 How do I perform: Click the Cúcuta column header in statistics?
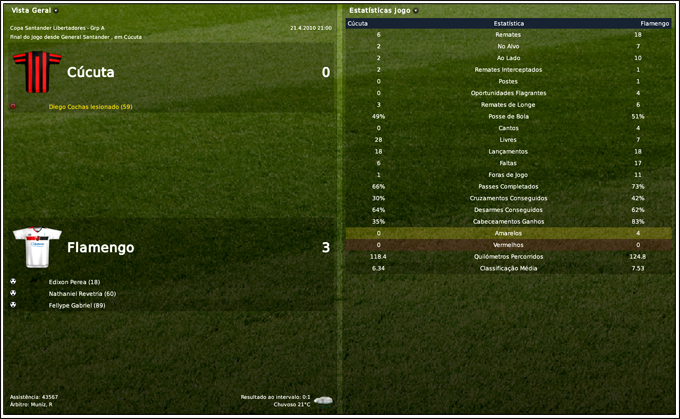pos(359,22)
